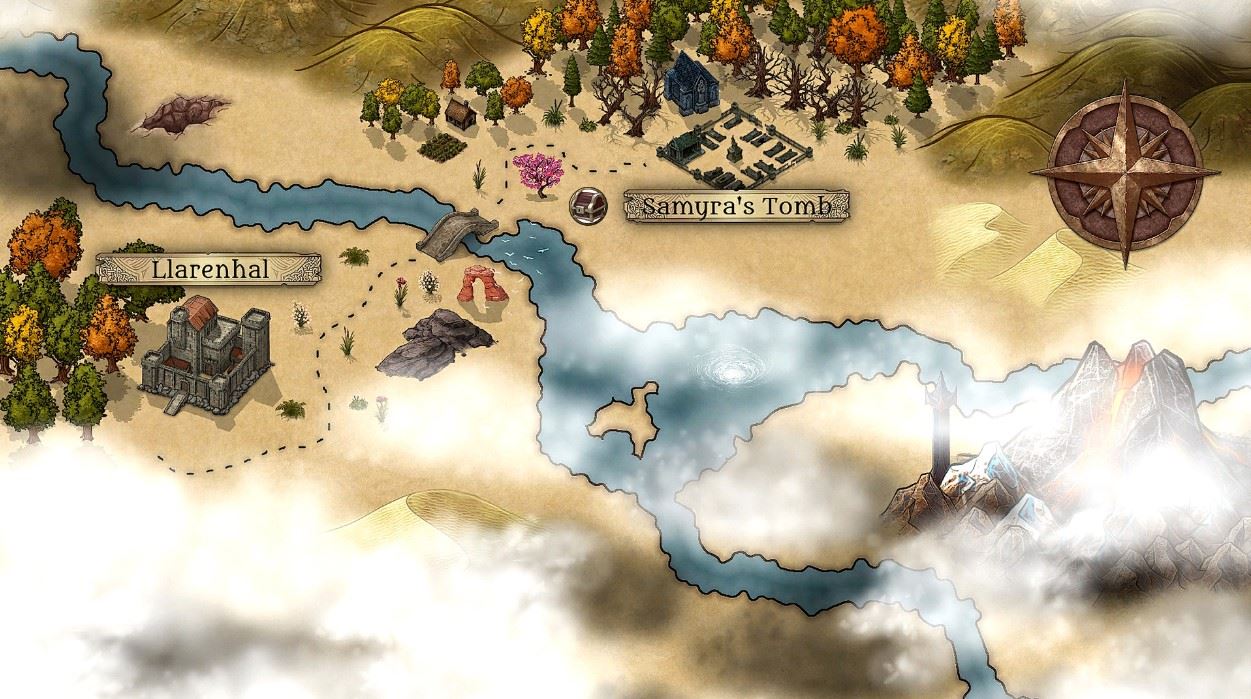1251x699 pixels.
Task: Choose the Samyra's Tomb location label
Action: coord(737,206)
